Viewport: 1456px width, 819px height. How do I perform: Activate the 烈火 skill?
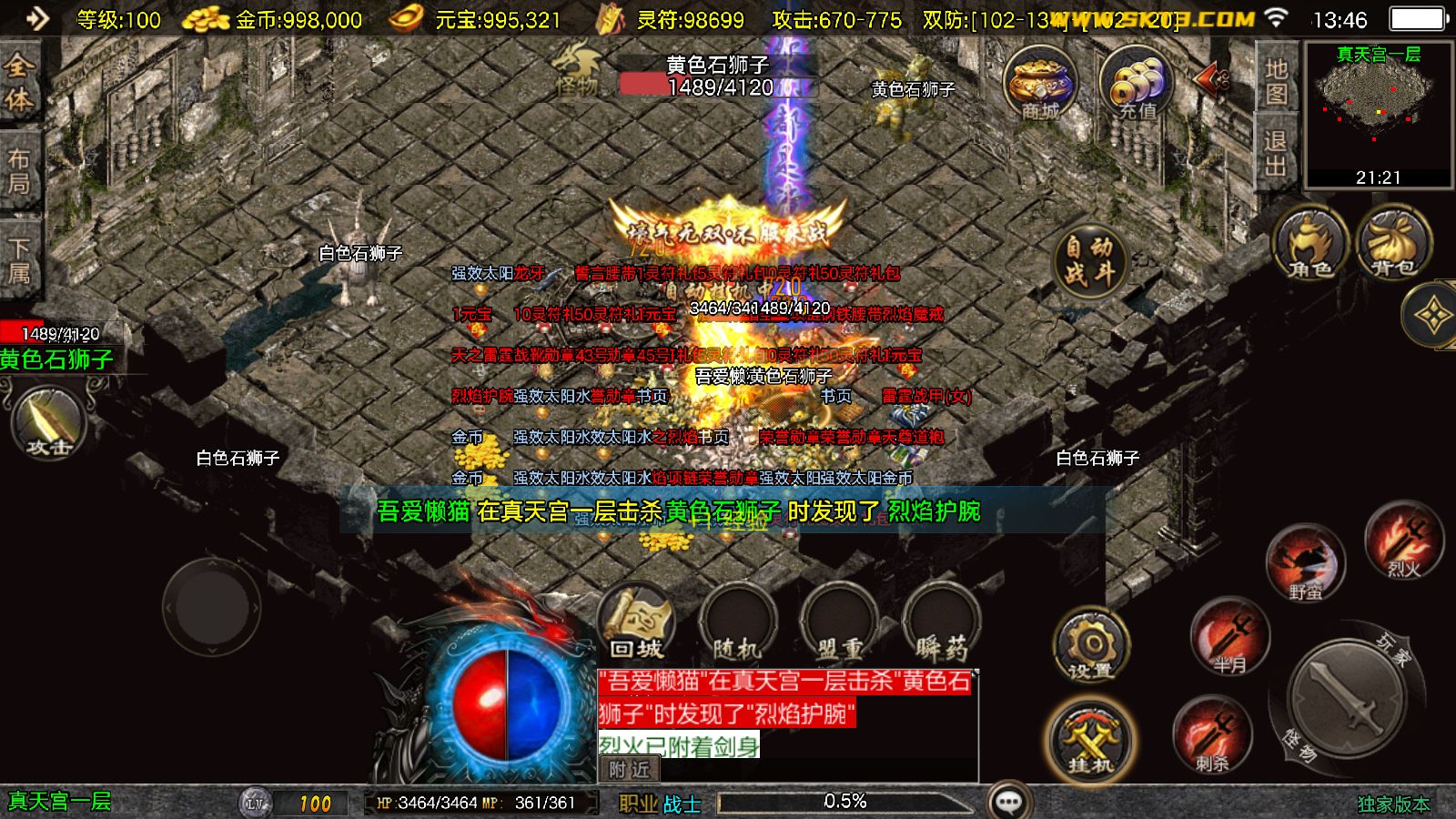[1403, 542]
